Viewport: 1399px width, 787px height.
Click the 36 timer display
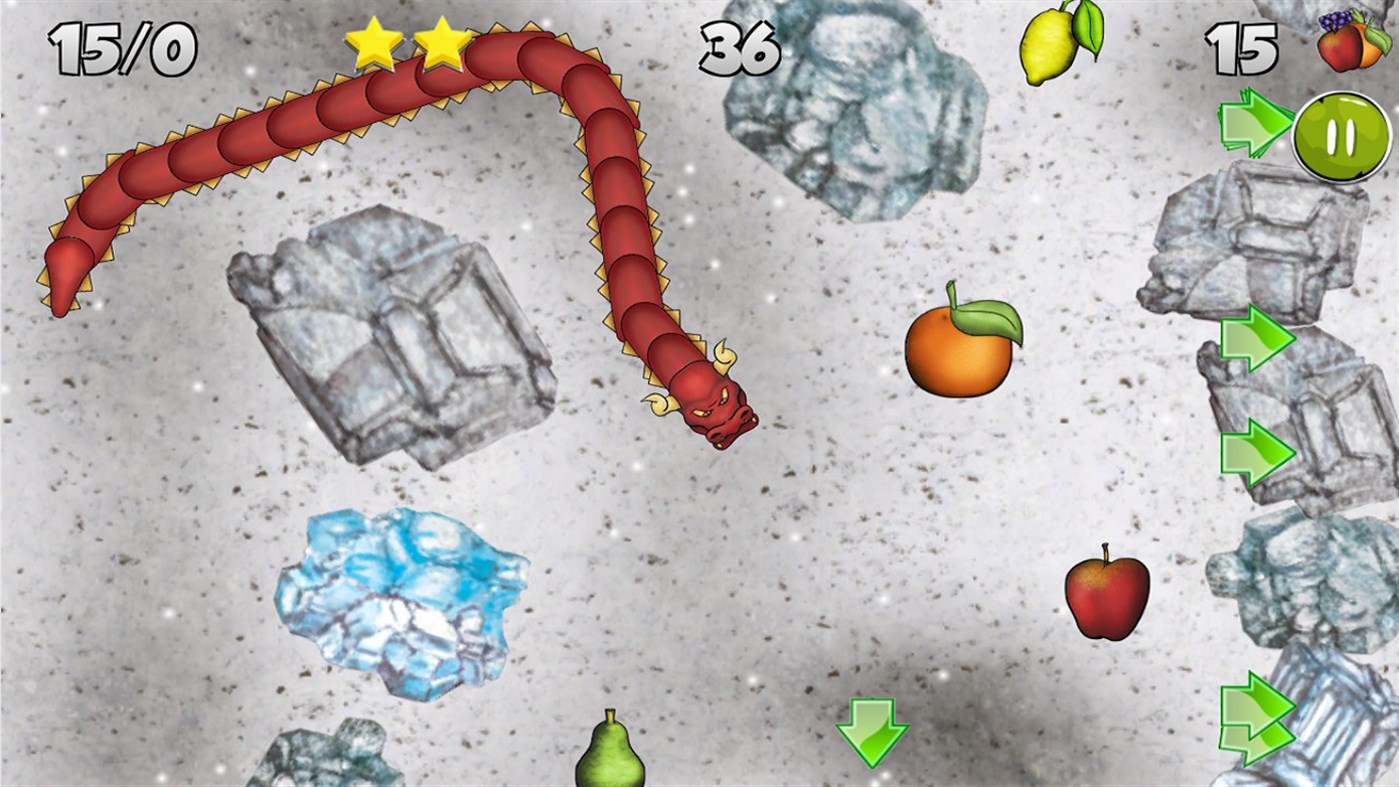(x=741, y=48)
